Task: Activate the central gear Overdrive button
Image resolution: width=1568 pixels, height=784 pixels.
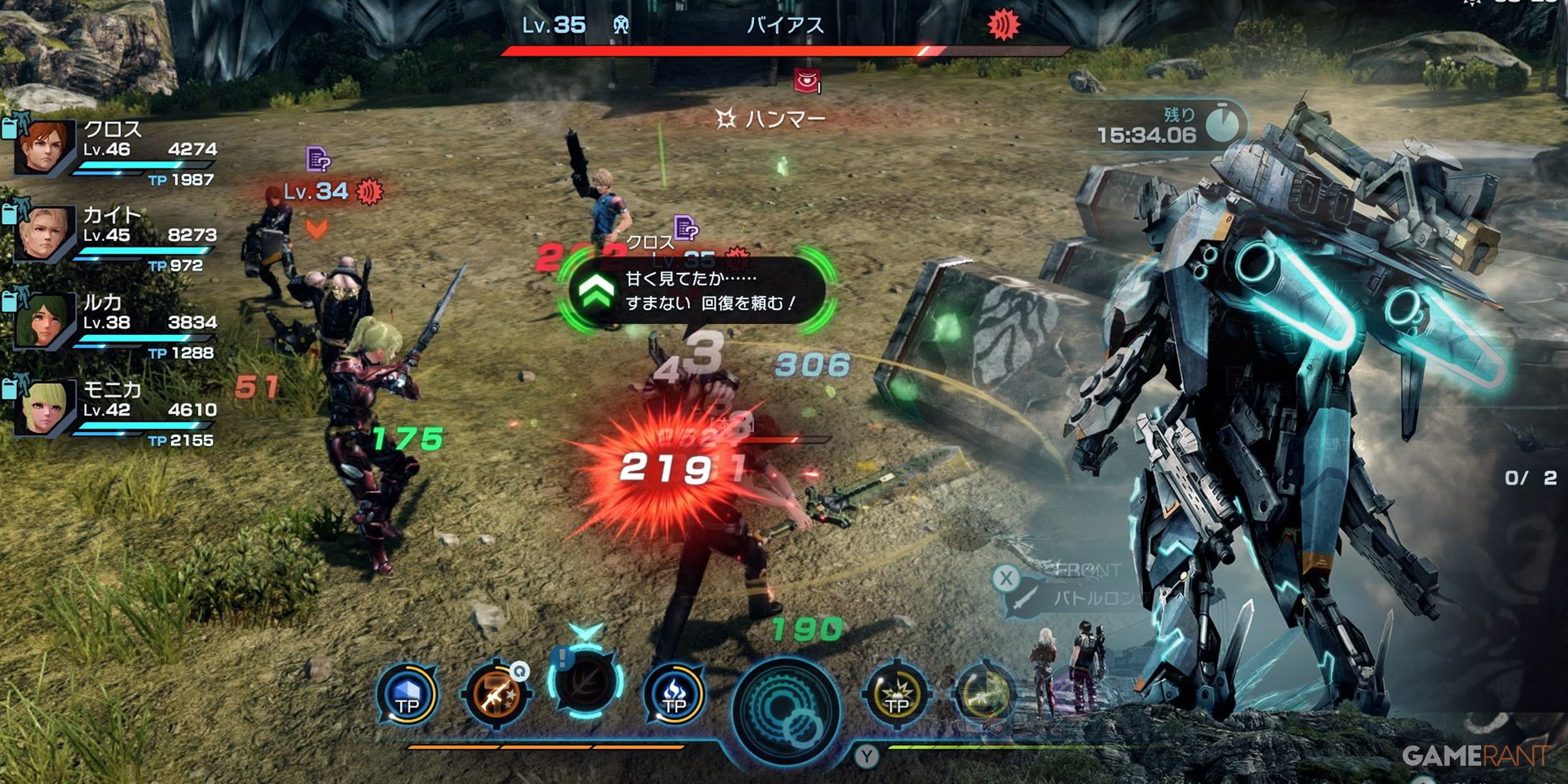Action: click(x=786, y=709)
